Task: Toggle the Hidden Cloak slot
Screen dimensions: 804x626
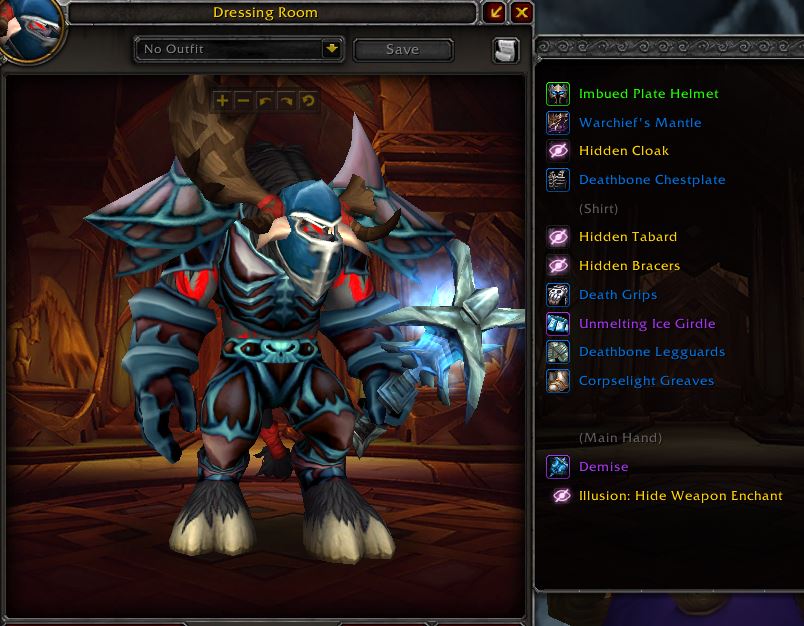Action: click(x=624, y=151)
